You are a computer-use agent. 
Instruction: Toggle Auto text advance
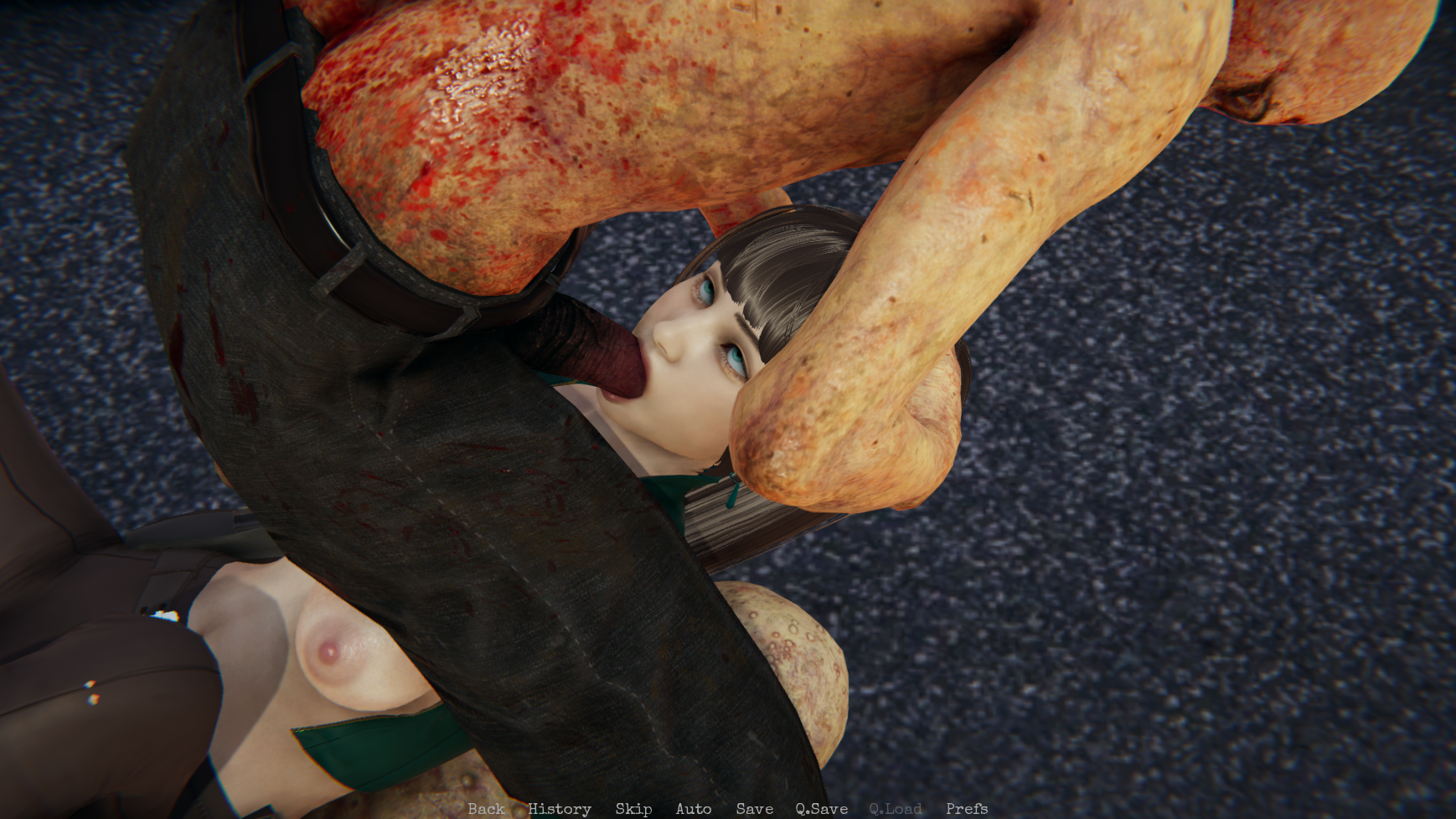[694, 808]
